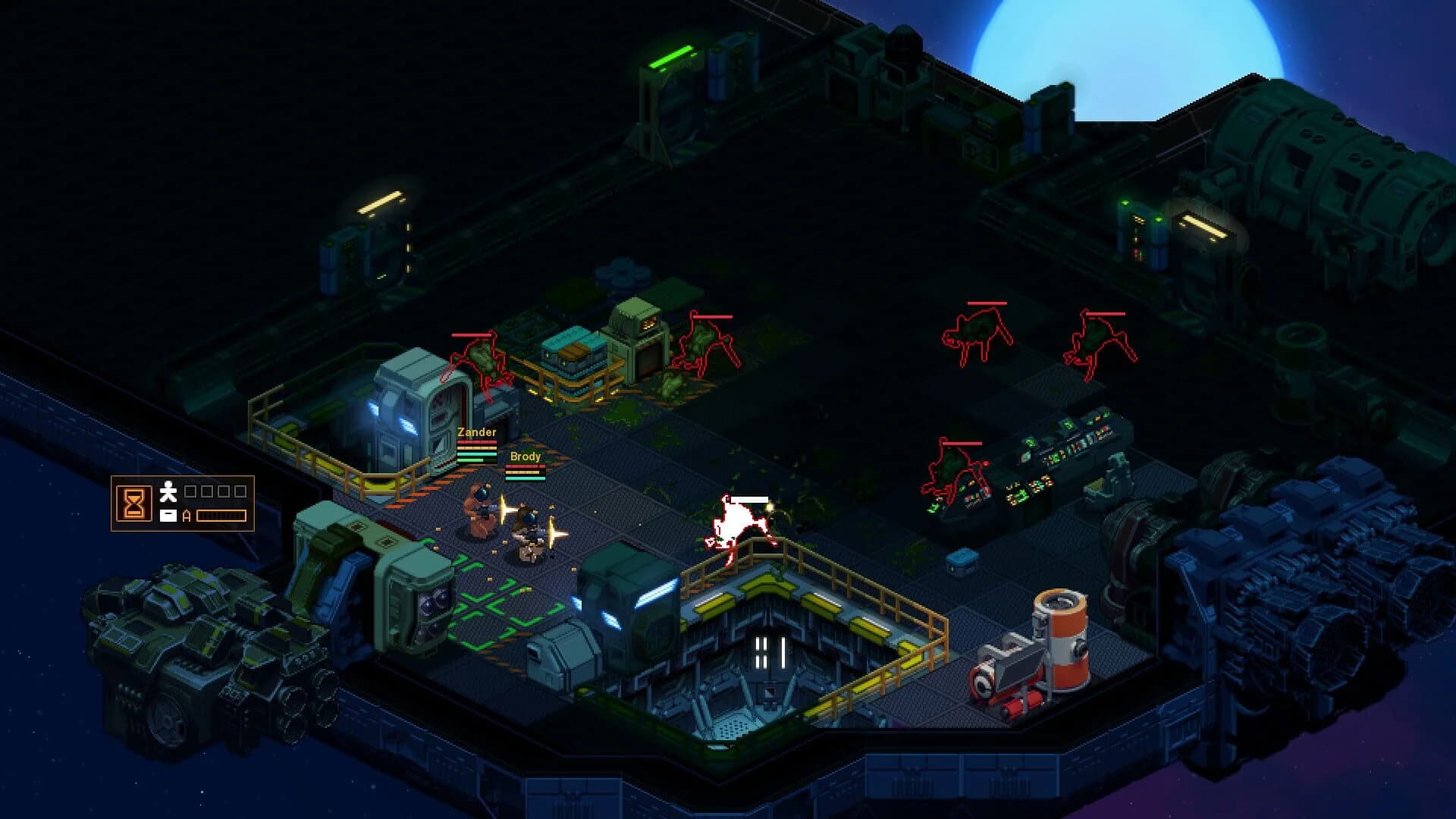The height and width of the screenshot is (819, 1456).
Task: Click the Brody name label
Action: (525, 457)
